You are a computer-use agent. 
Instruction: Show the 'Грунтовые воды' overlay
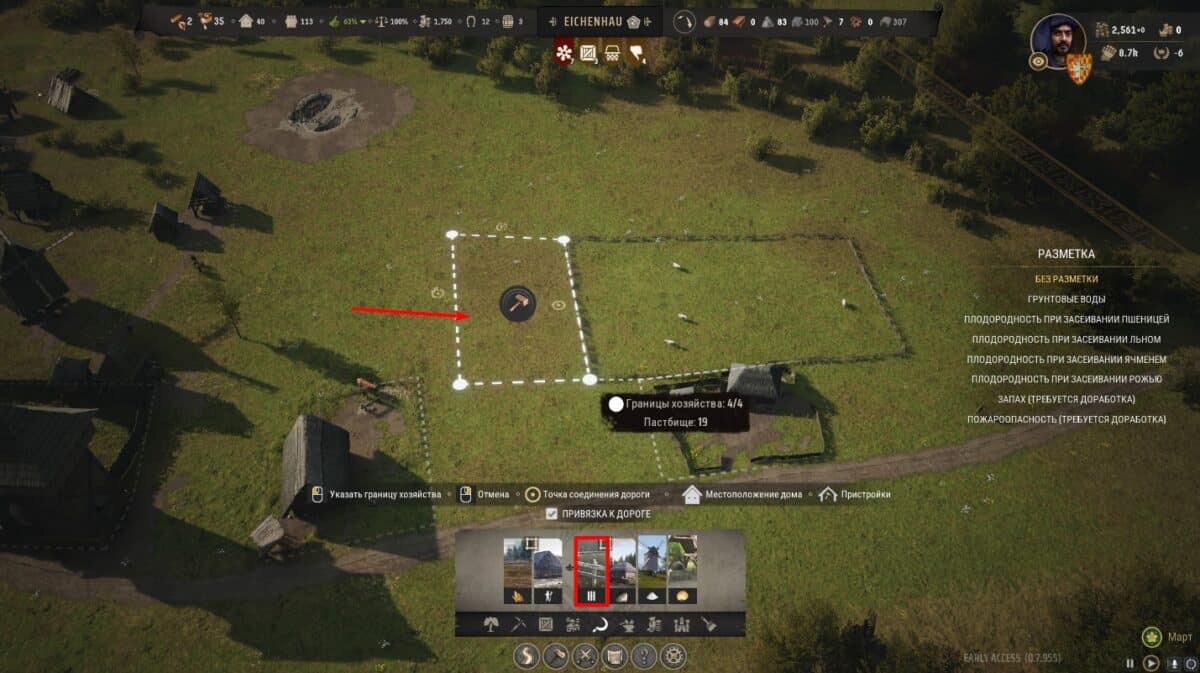(x=1066, y=299)
